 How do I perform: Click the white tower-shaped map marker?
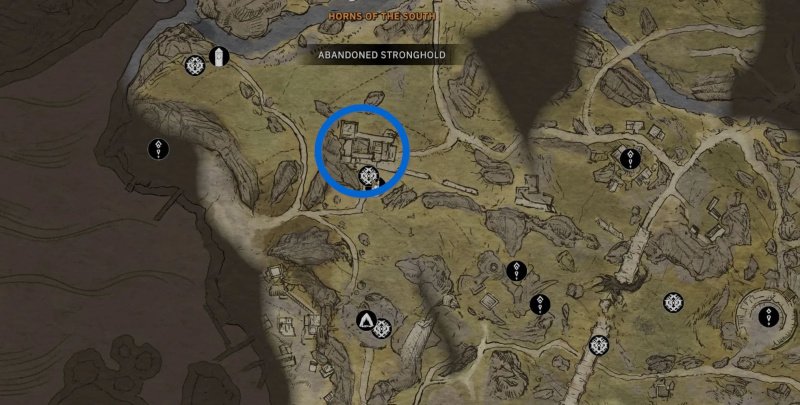click(x=219, y=57)
